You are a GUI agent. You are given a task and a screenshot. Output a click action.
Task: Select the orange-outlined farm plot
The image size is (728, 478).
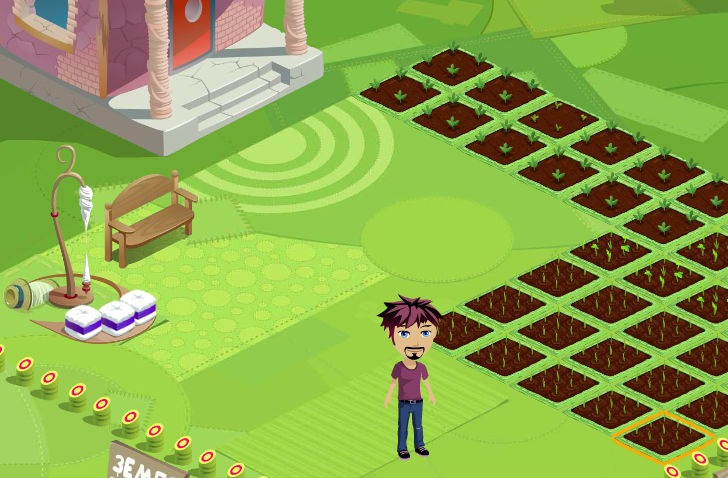pos(663,435)
